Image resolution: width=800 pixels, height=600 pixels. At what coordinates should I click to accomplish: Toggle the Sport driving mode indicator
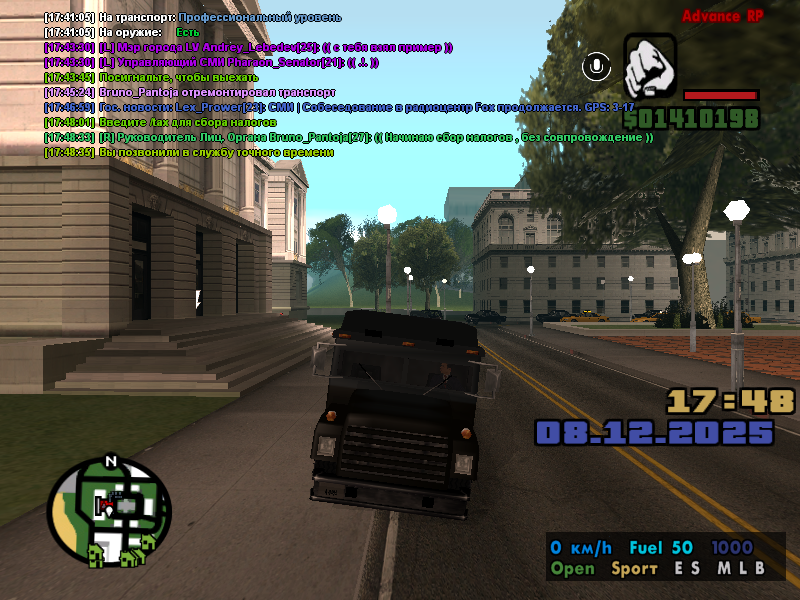tap(635, 569)
